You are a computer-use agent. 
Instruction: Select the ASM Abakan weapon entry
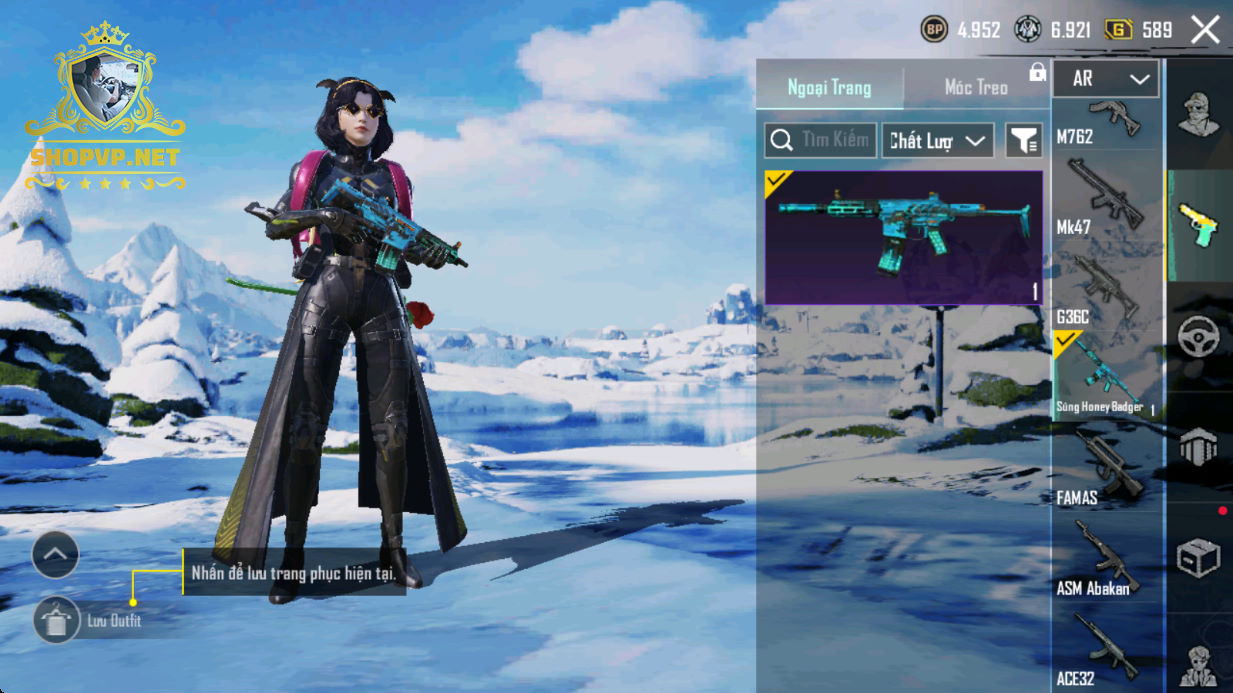1106,560
